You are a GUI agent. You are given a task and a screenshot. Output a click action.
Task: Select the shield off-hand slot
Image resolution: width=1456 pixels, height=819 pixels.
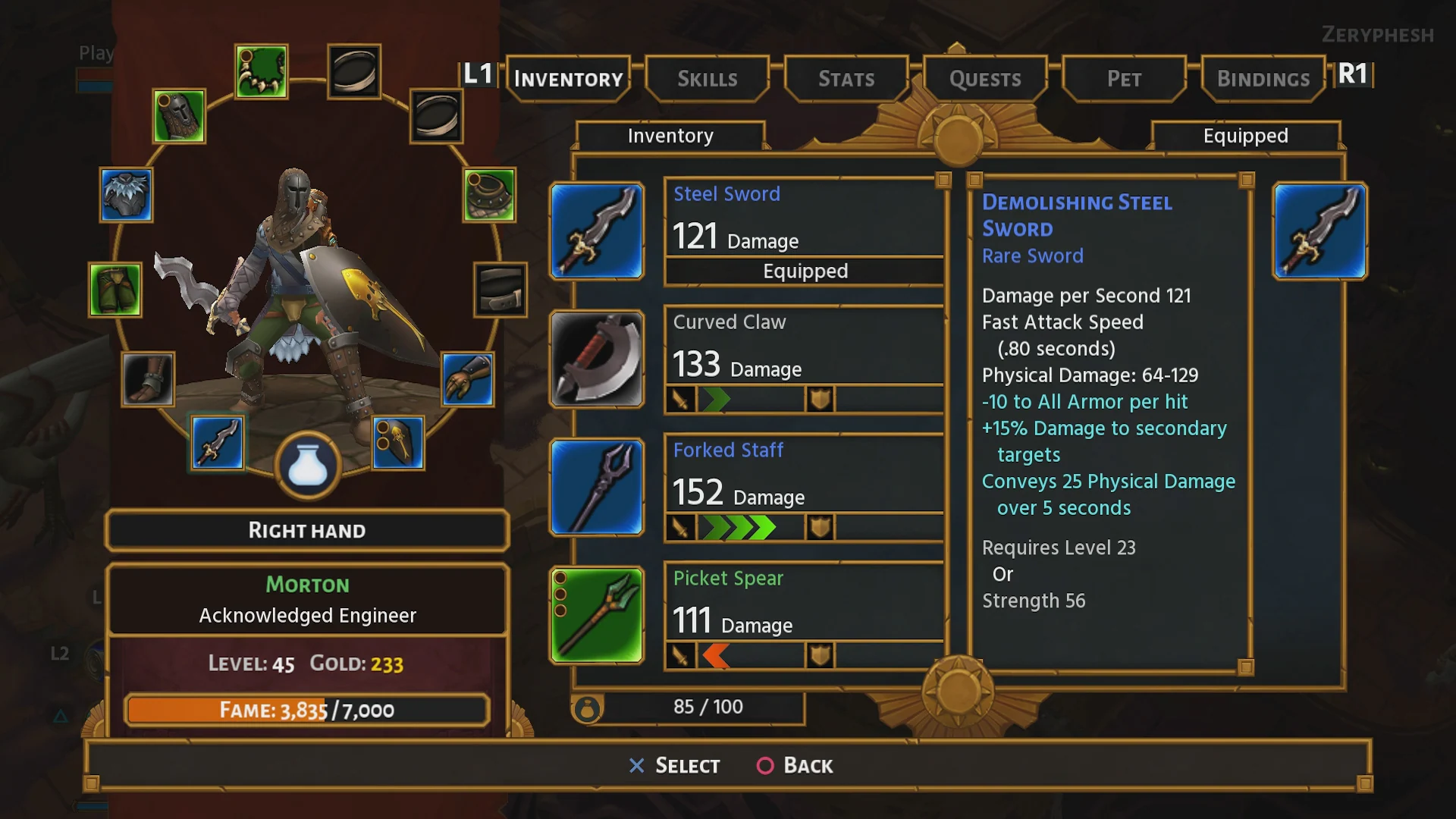click(398, 443)
